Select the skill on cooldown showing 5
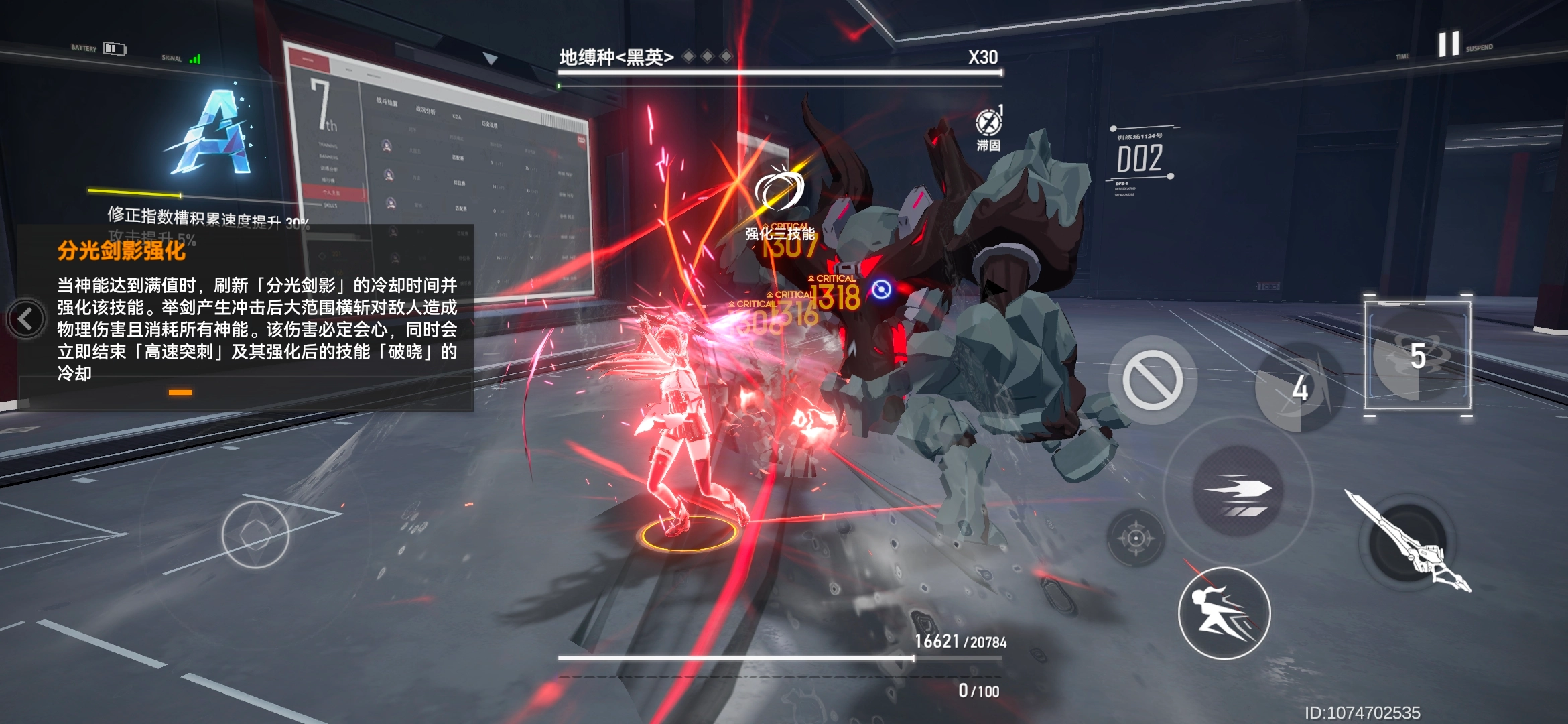Viewport: 1568px width, 724px height. pyautogui.click(x=1418, y=355)
